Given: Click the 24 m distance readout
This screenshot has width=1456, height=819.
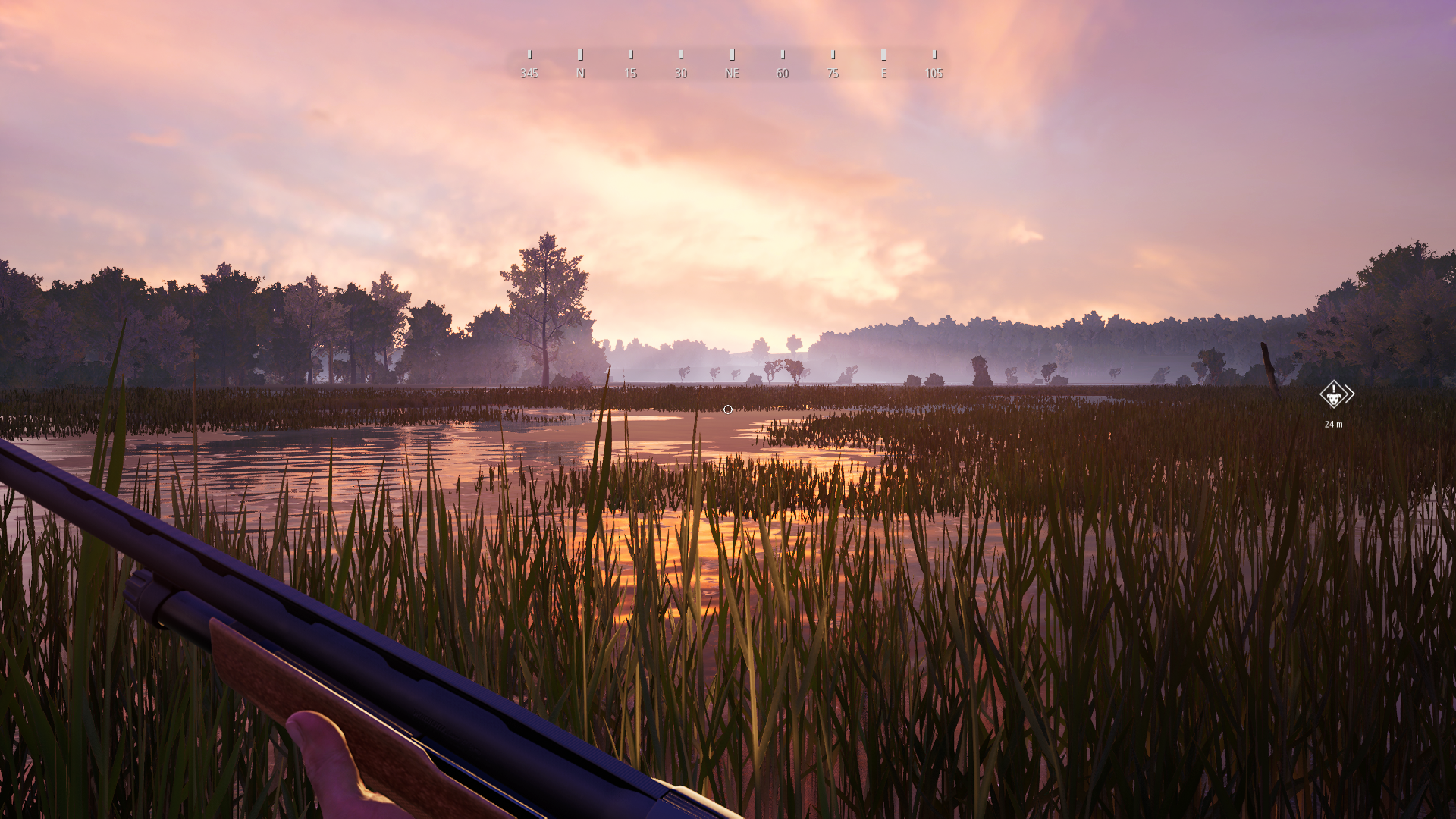Looking at the screenshot, I should pos(1334,424).
